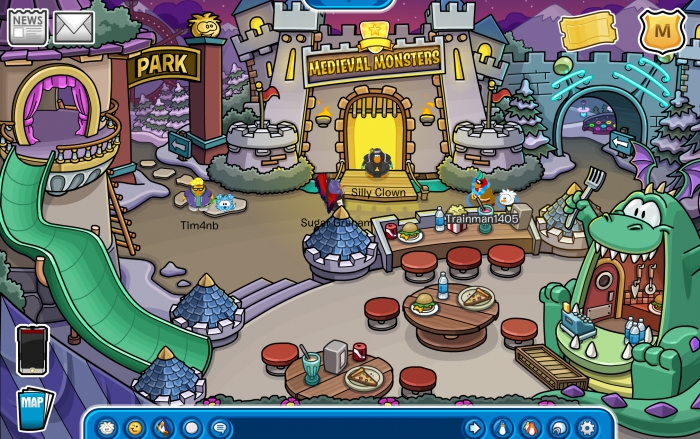700x439 pixels.
Task: Select the throw snowball button
Action: click(191, 427)
